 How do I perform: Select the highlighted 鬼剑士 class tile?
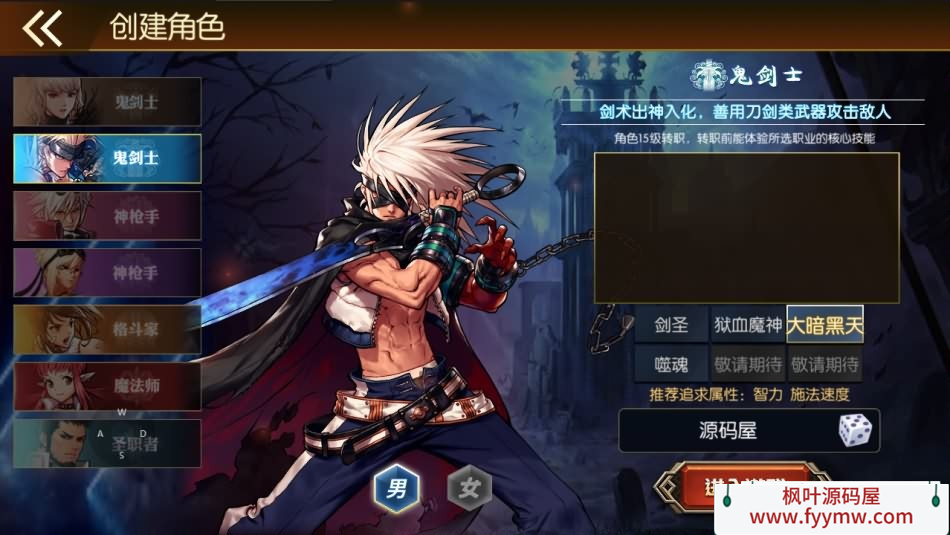(107, 158)
